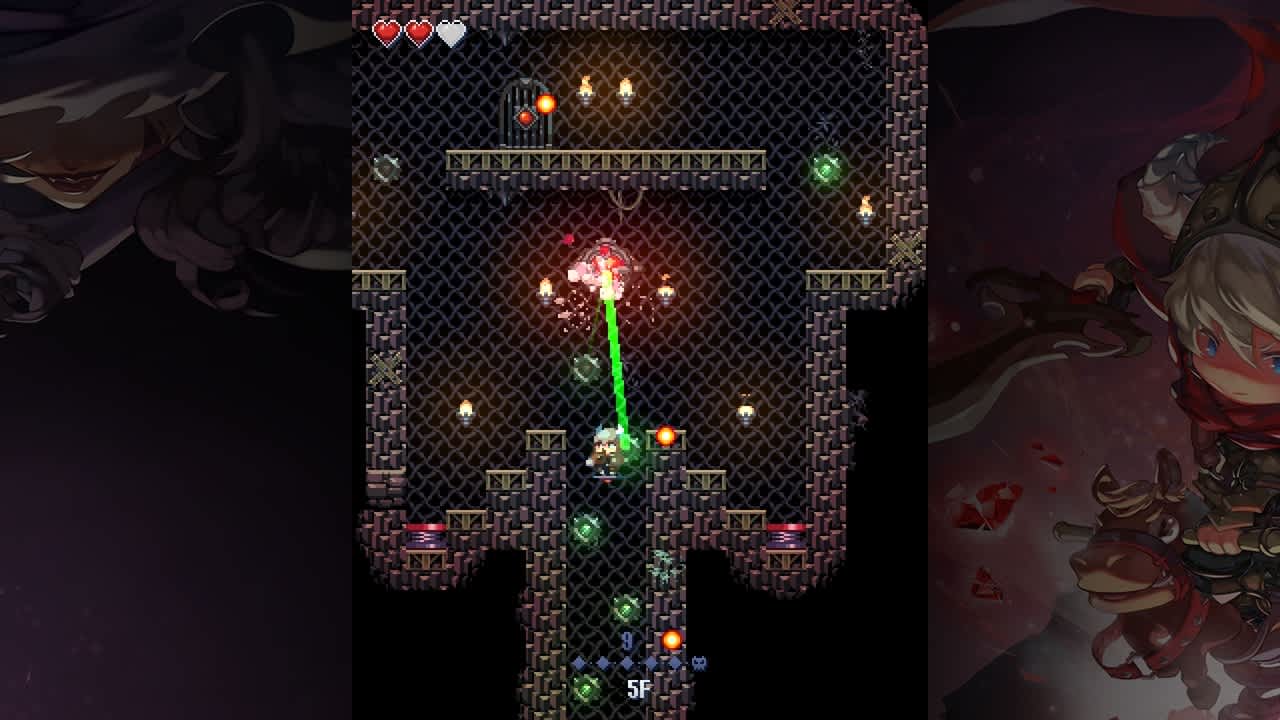The width and height of the screenshot is (1280, 720).
Task: Select the small bat icon beside the diamonds
Action: coord(700,661)
